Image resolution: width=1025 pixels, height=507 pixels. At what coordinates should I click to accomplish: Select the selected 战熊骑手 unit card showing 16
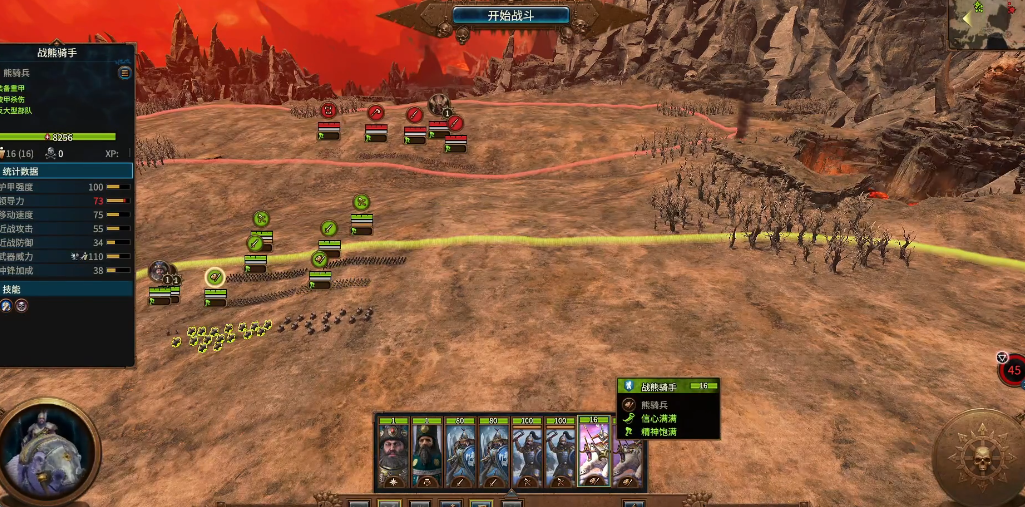(x=594, y=452)
